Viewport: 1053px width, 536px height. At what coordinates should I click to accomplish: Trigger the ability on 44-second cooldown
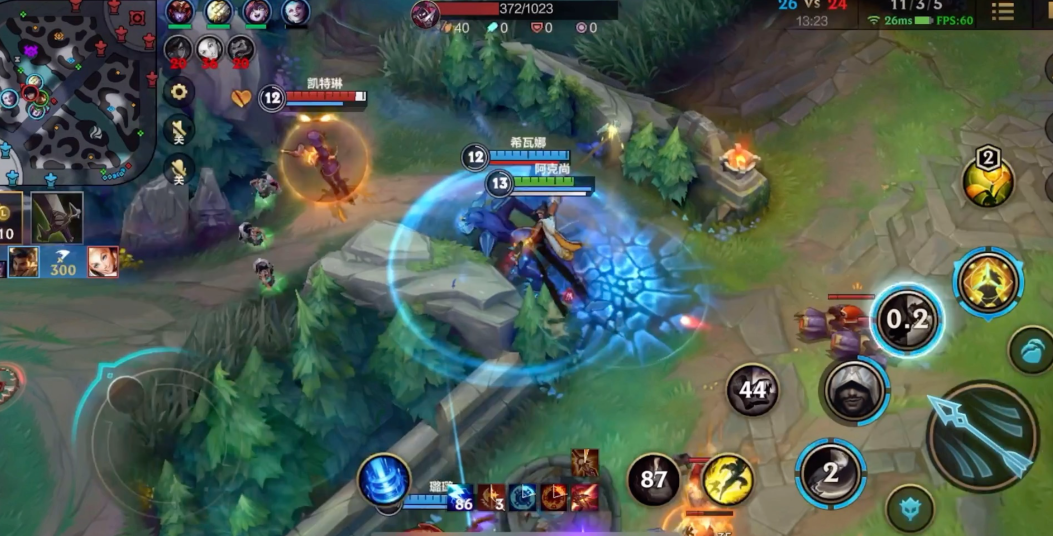coord(752,389)
